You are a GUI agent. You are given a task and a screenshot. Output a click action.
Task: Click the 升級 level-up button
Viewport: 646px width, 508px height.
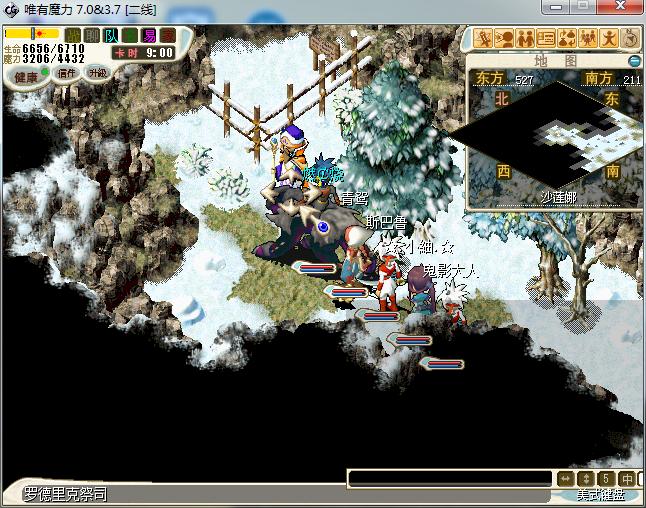pyautogui.click(x=97, y=73)
